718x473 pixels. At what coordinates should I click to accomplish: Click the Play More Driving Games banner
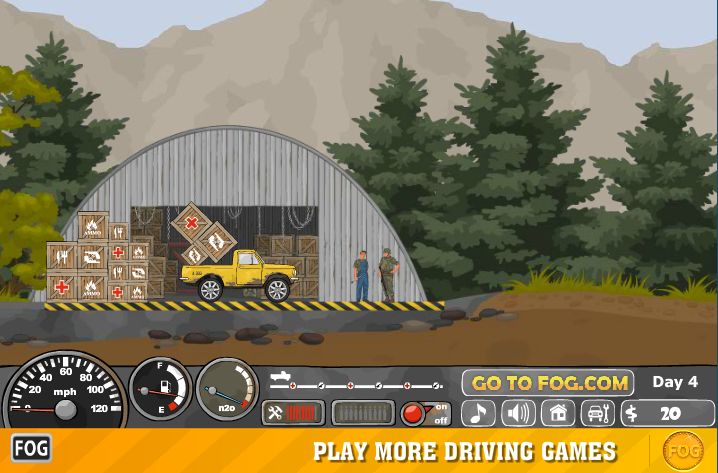[465, 450]
